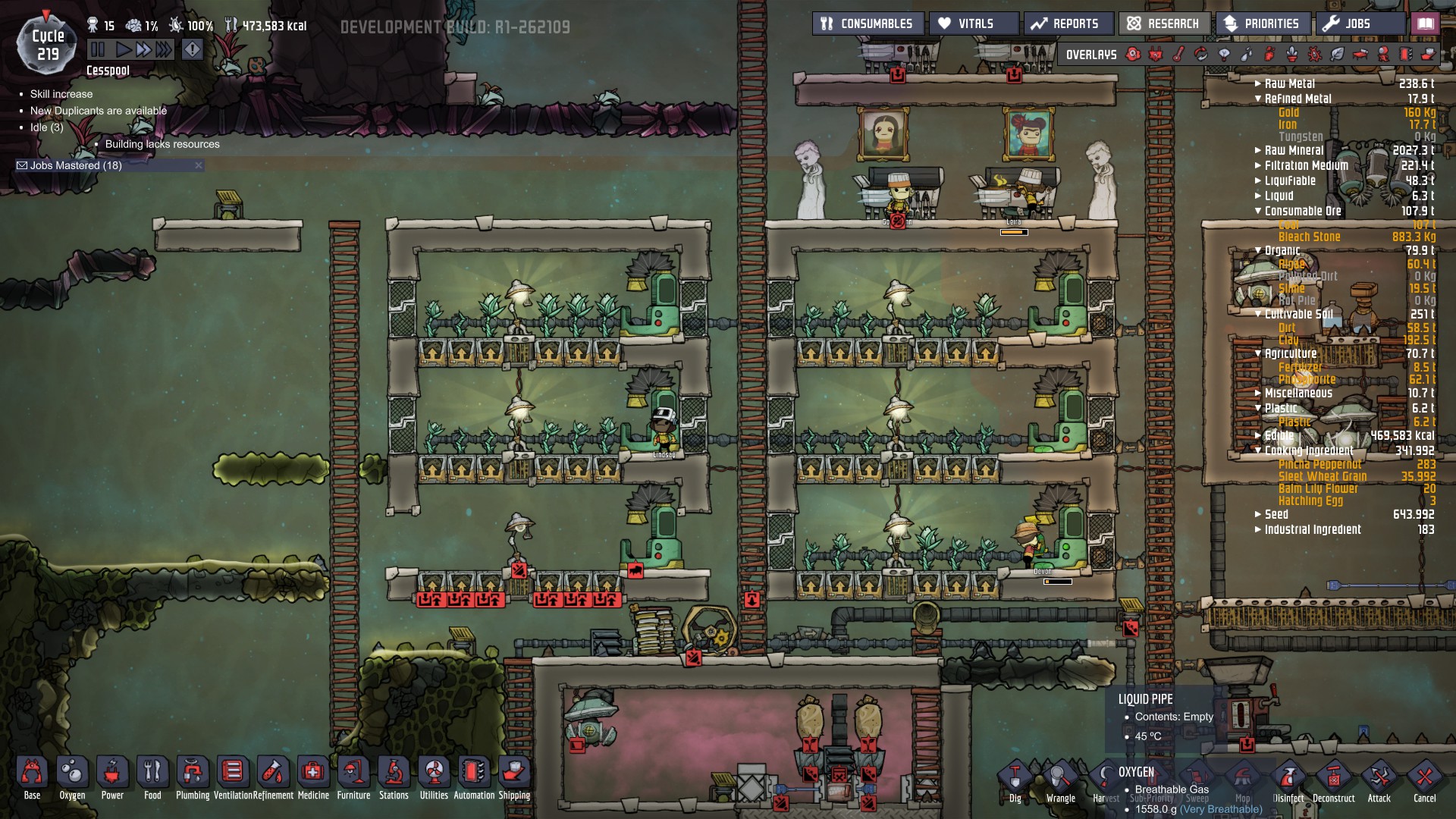Toggle the alerts notification button

tap(191, 50)
